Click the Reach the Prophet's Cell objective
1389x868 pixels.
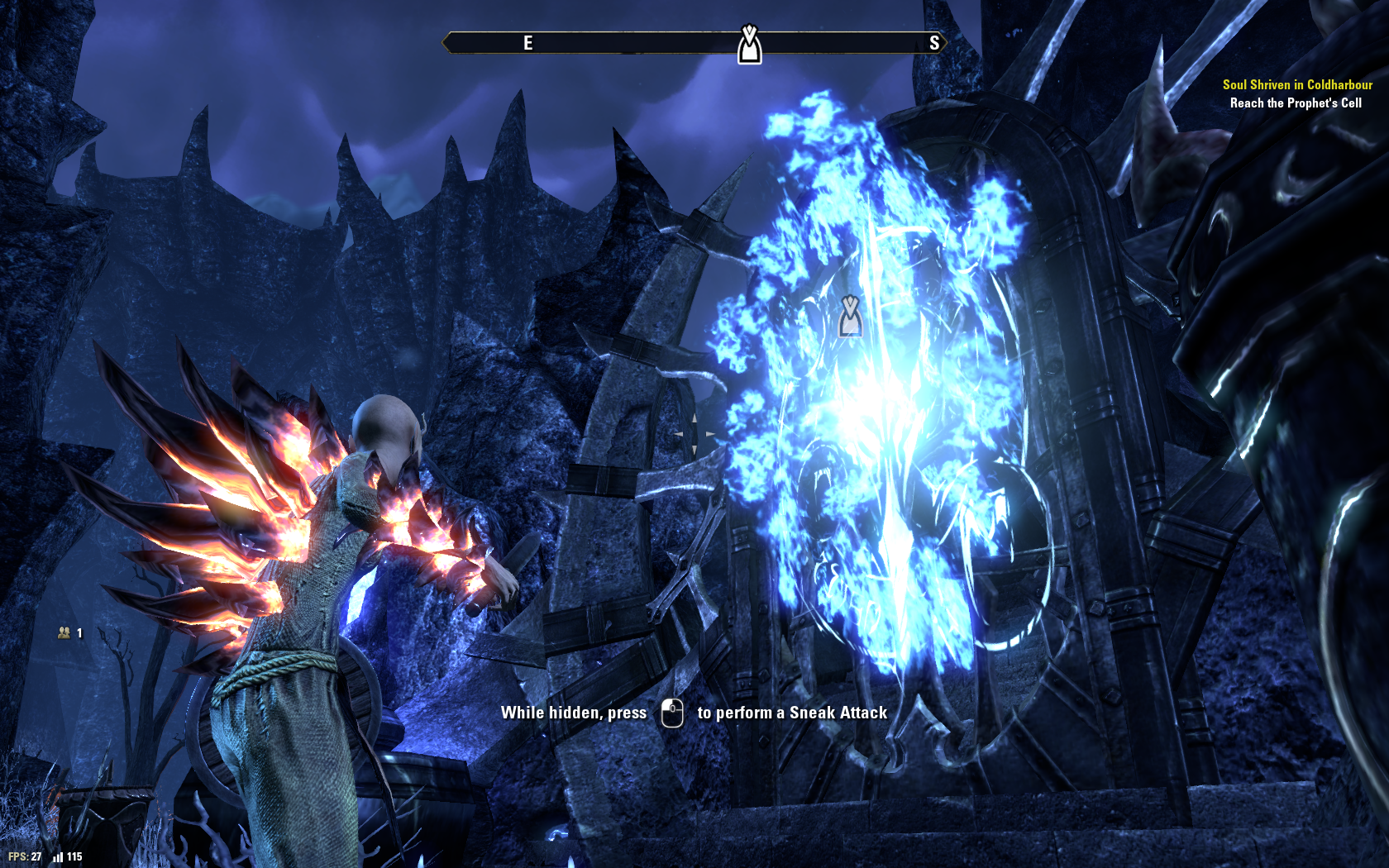point(1295,103)
